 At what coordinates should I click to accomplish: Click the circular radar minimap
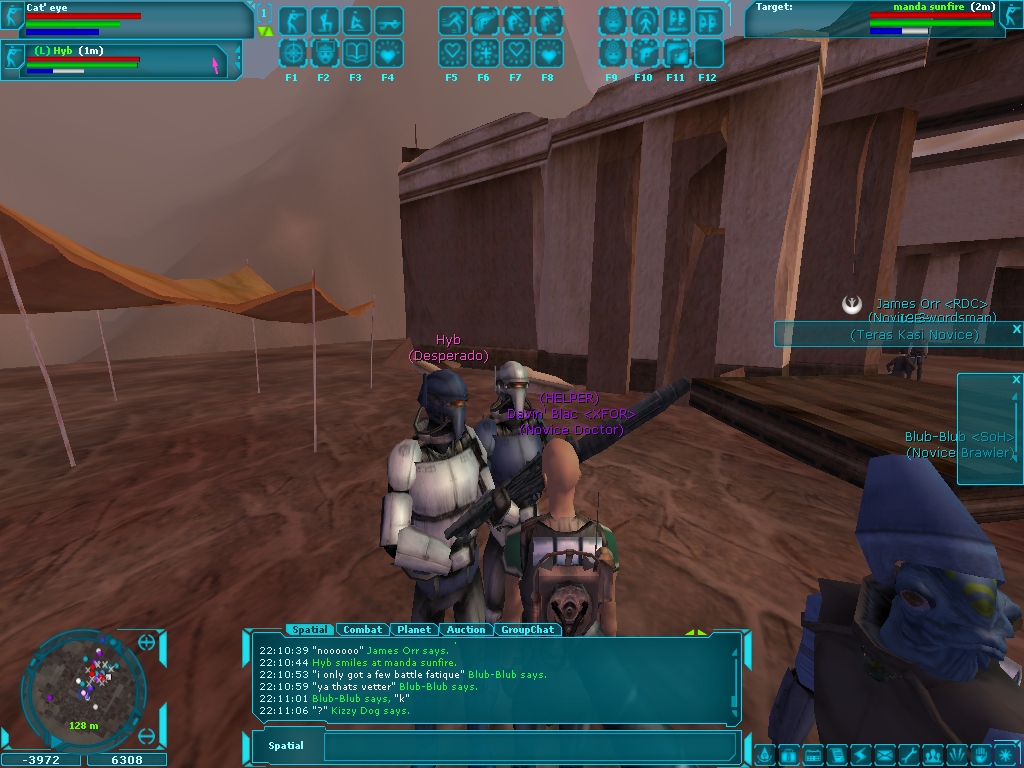pos(84,684)
